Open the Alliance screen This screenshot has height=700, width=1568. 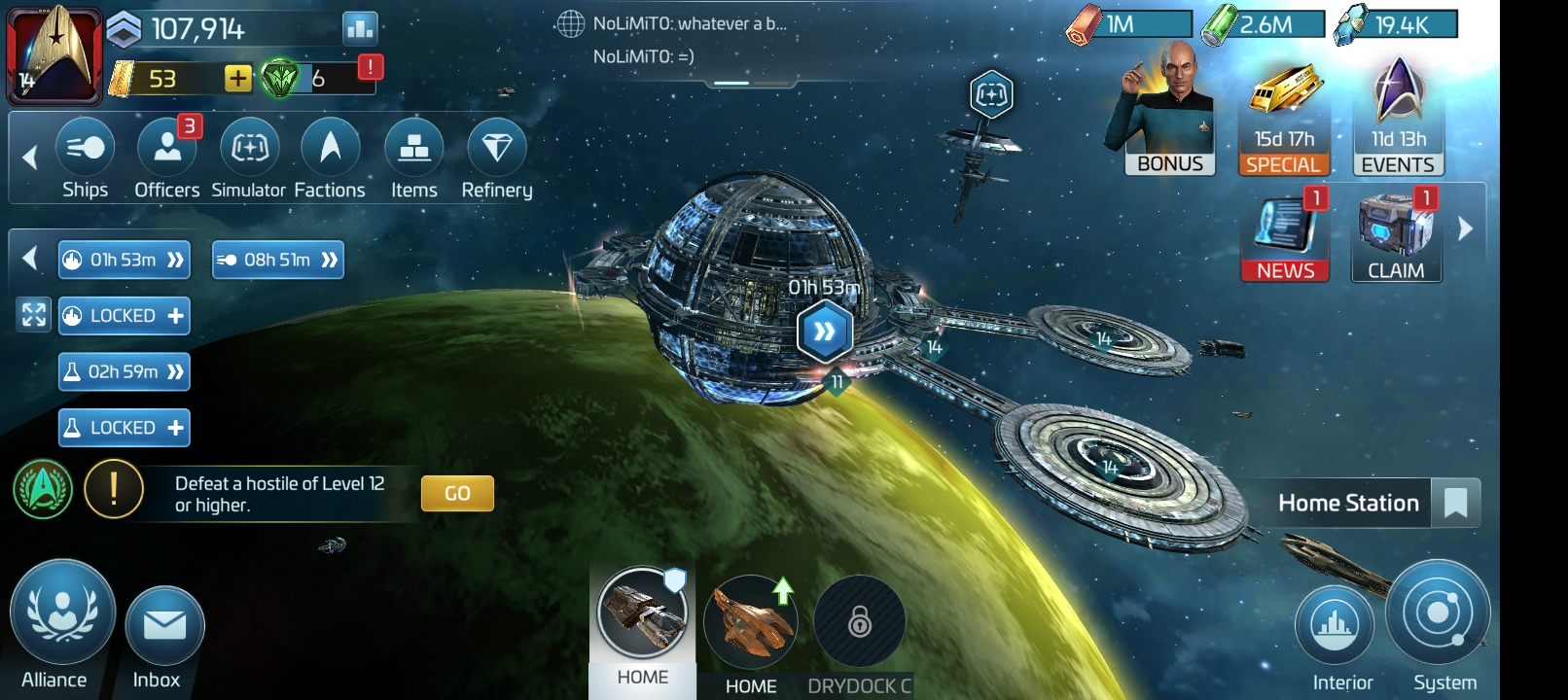[x=61, y=620]
